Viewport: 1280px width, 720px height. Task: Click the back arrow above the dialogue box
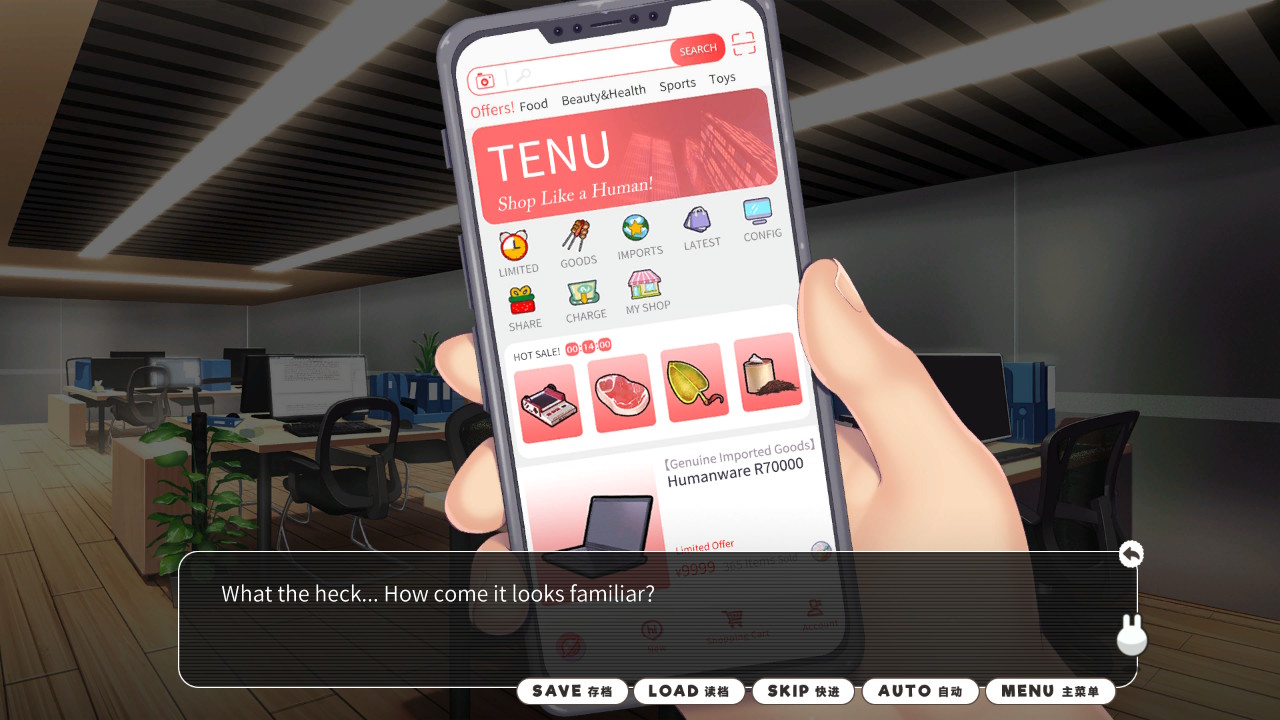[x=1130, y=553]
